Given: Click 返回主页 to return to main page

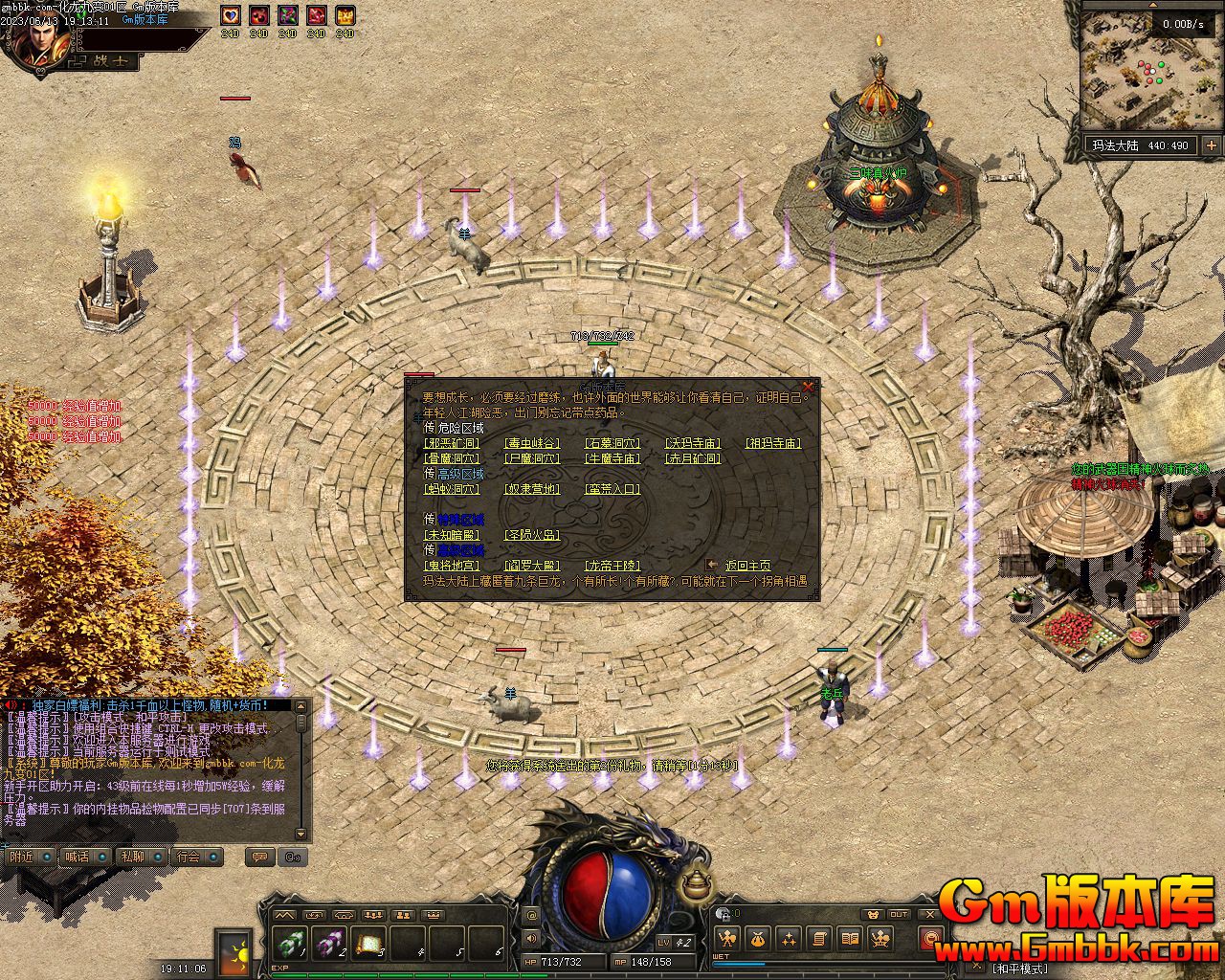Looking at the screenshot, I should [x=747, y=566].
